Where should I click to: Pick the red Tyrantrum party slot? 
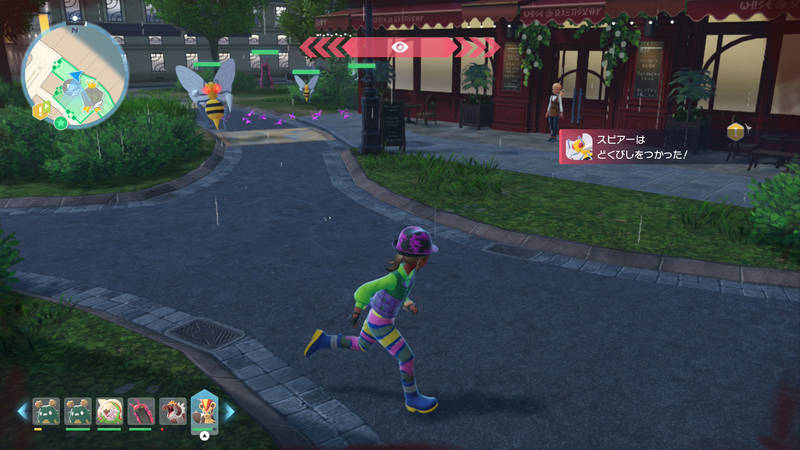[x=171, y=410]
